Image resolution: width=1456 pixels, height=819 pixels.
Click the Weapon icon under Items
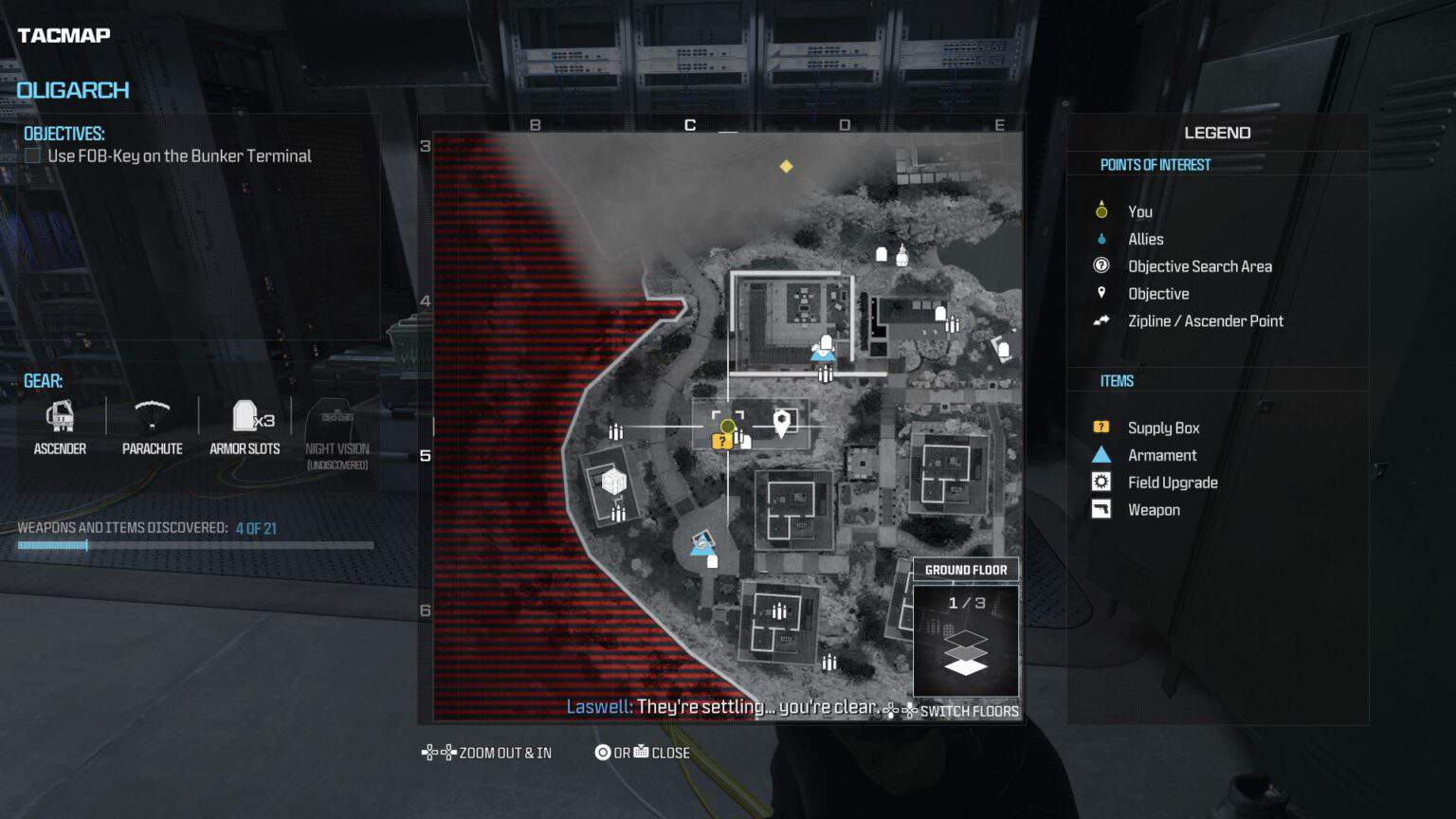(x=1101, y=510)
